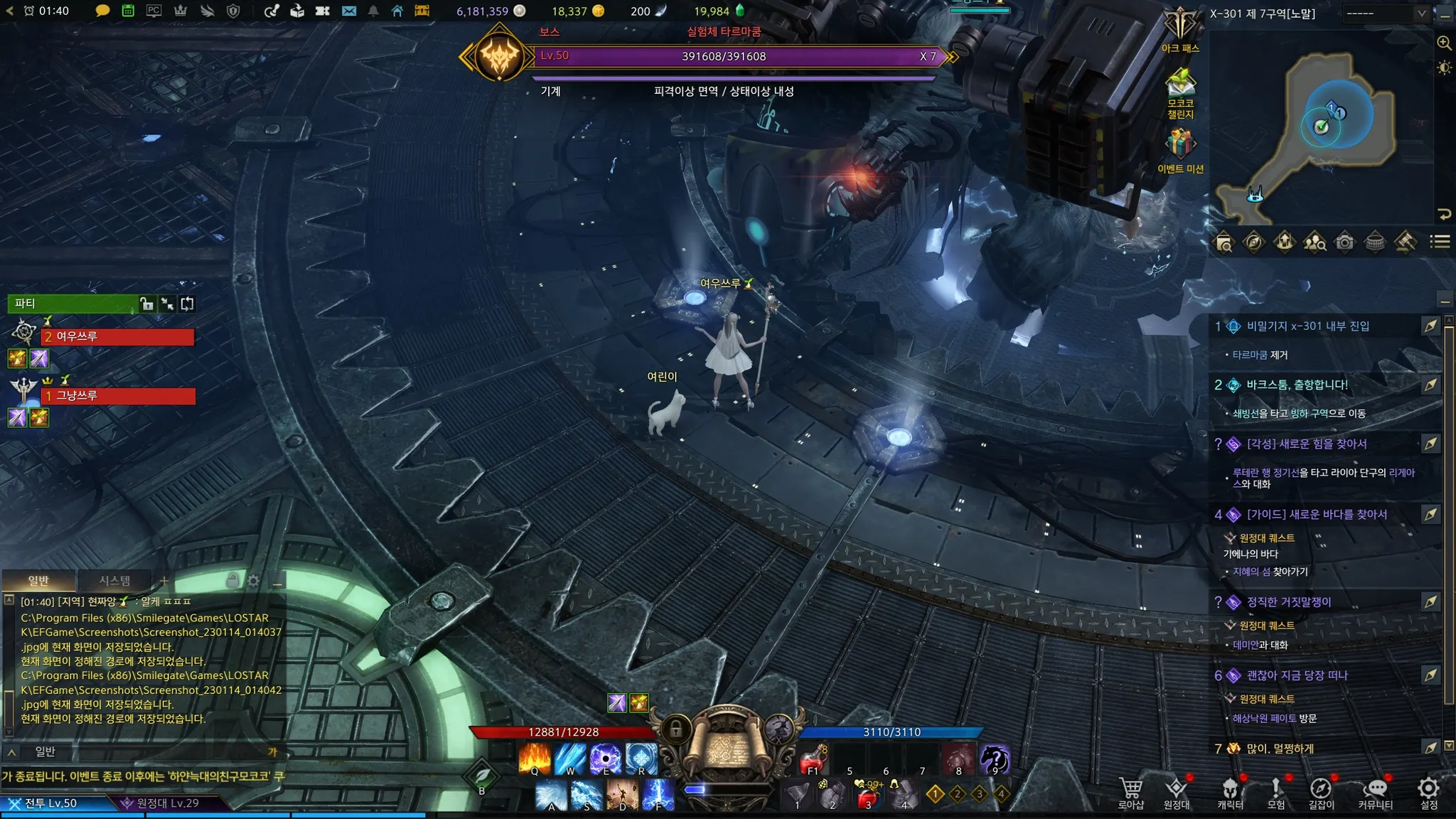Open the 설정 settings gear
This screenshot has width=1456, height=819.
[1428, 792]
